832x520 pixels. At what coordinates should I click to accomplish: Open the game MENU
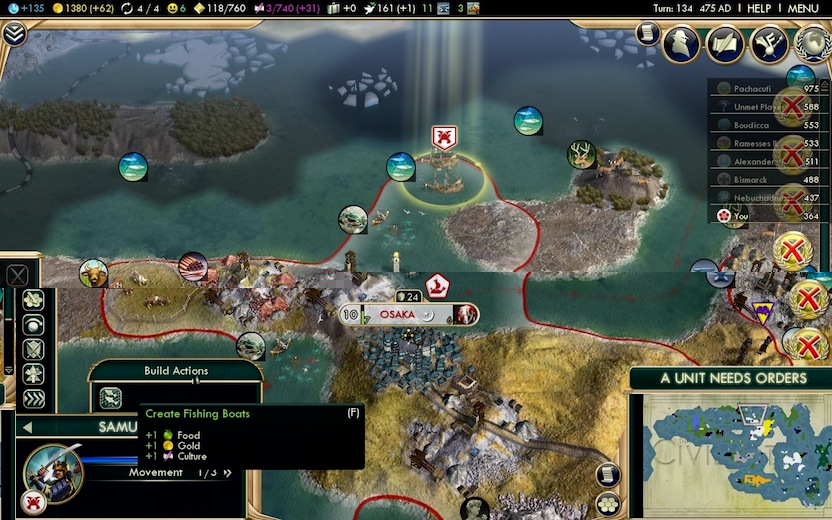click(x=804, y=8)
